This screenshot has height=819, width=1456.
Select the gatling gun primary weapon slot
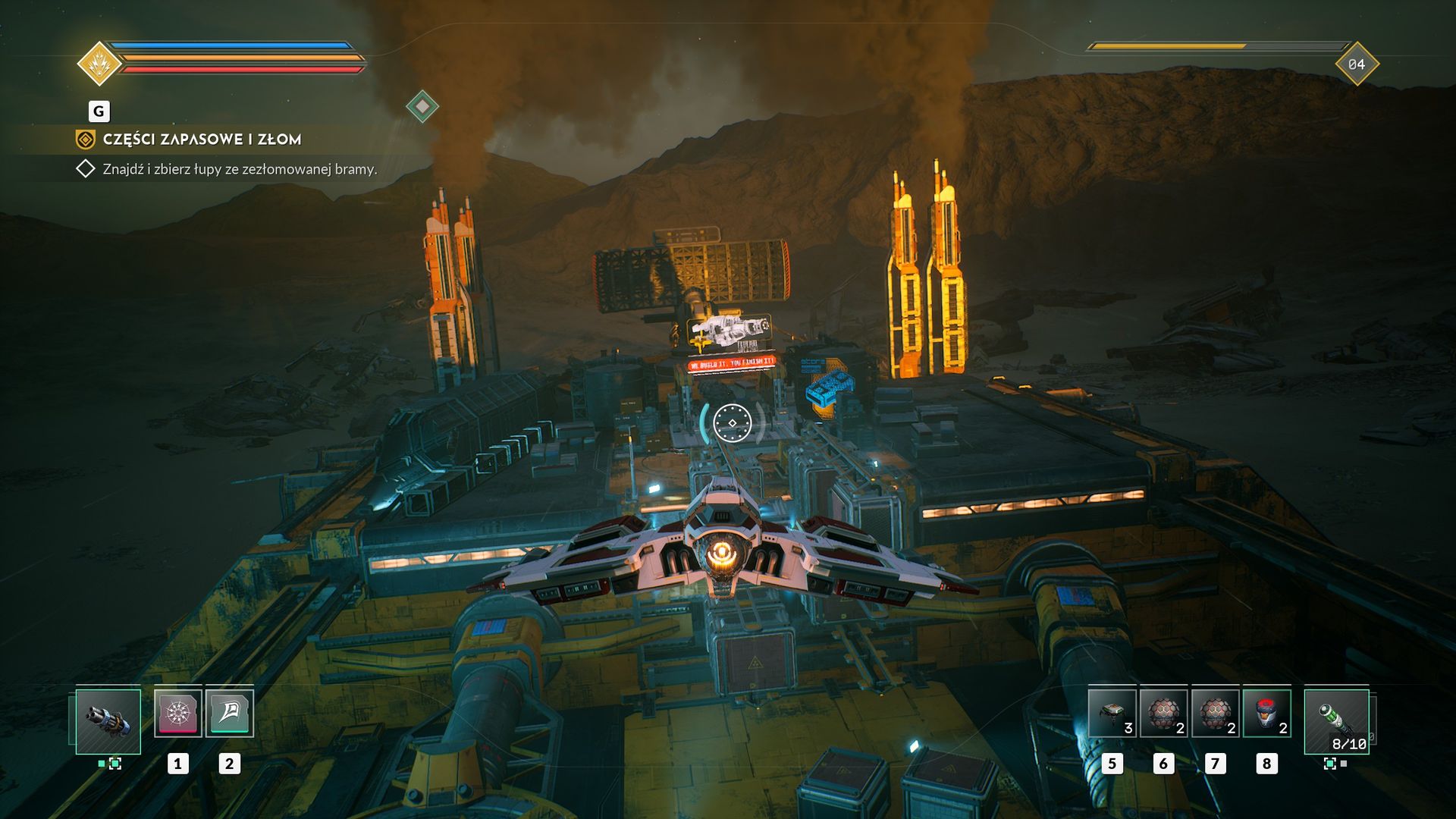click(108, 721)
